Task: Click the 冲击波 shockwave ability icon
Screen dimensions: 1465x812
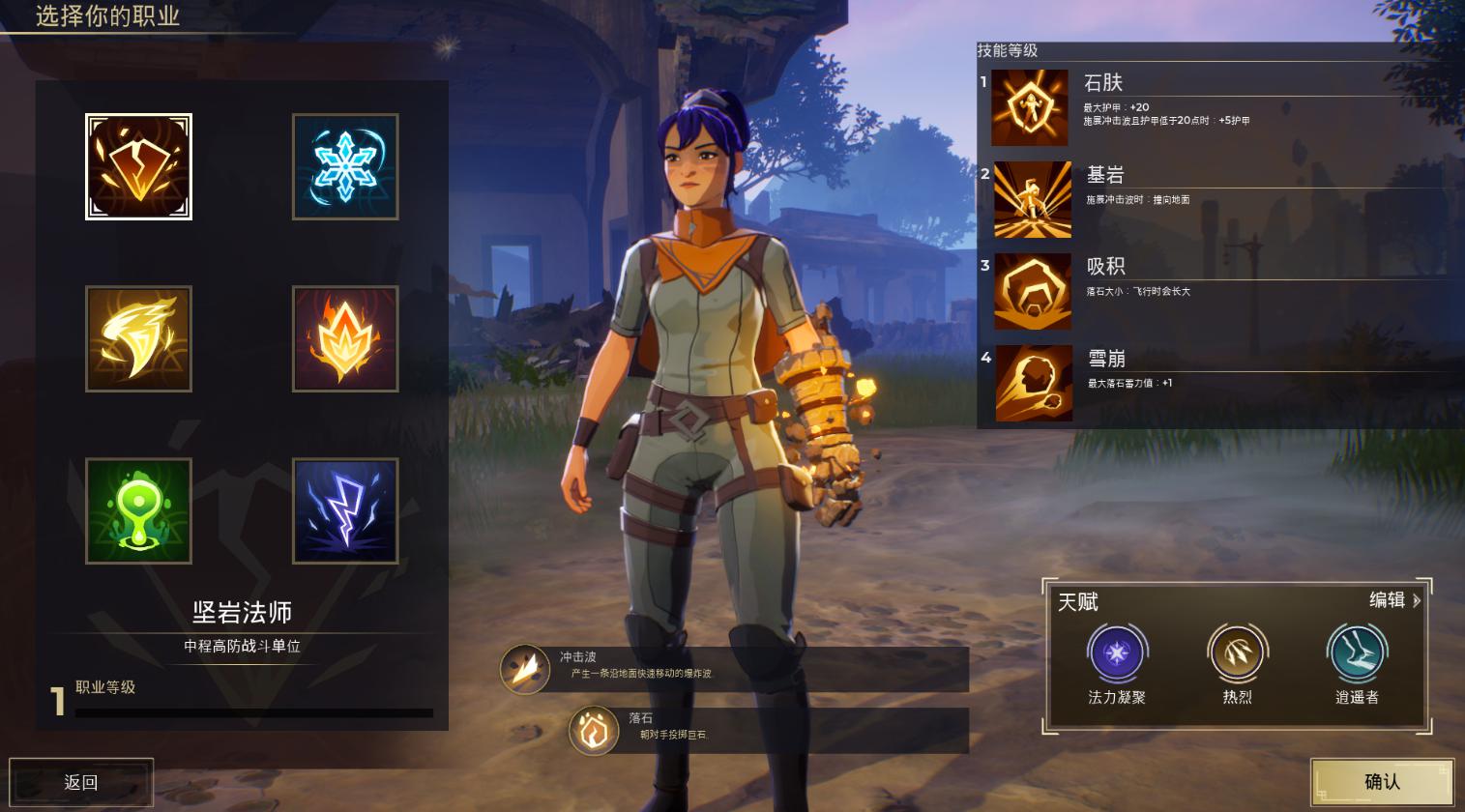Action: (x=525, y=668)
